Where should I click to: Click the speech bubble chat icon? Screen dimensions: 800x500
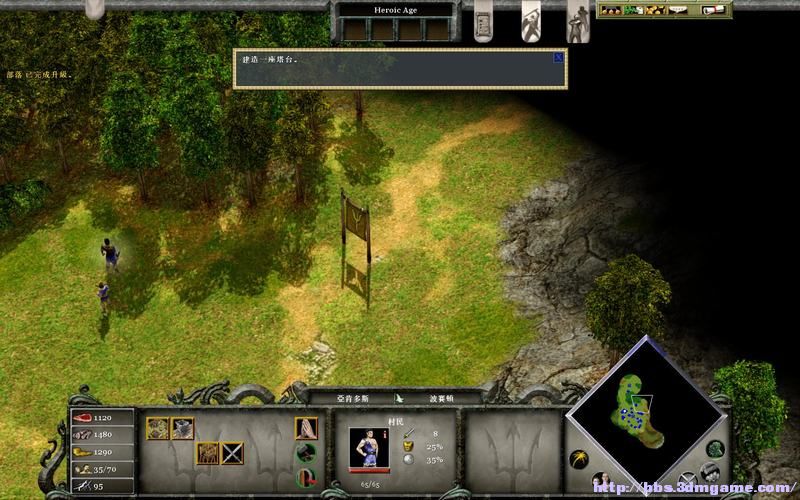tap(679, 10)
